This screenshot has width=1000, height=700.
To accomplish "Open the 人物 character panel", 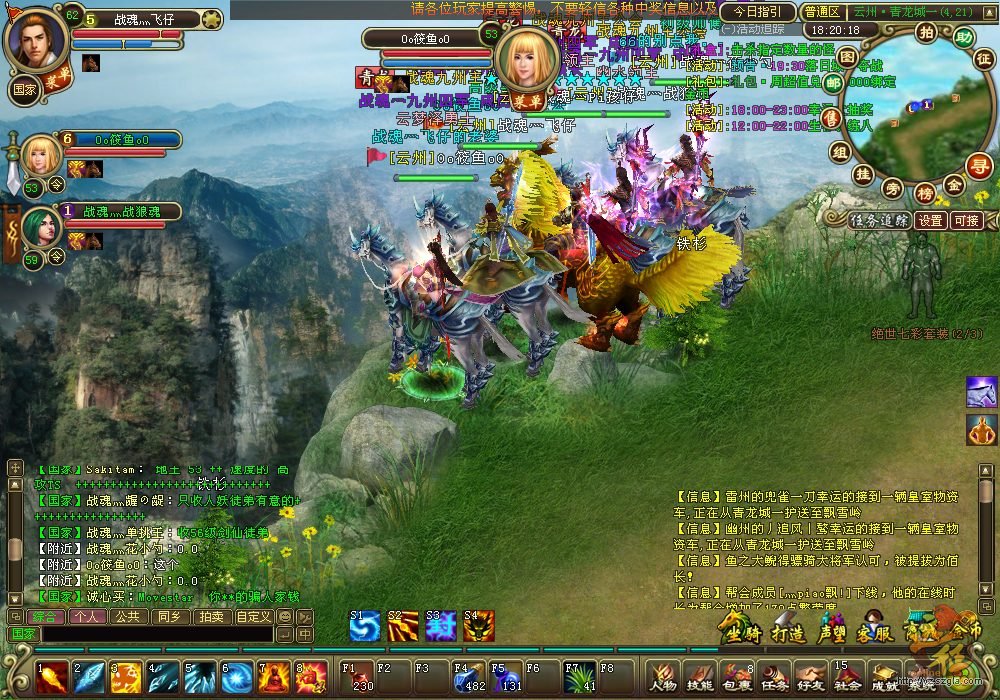I will pyautogui.click(x=661, y=675).
